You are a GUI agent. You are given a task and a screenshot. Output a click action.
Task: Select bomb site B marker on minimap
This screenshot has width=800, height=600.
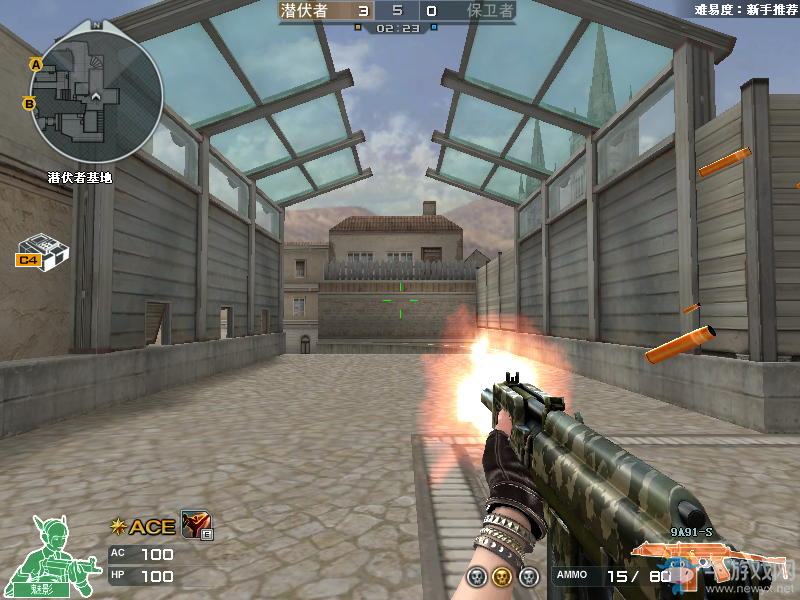[29, 102]
